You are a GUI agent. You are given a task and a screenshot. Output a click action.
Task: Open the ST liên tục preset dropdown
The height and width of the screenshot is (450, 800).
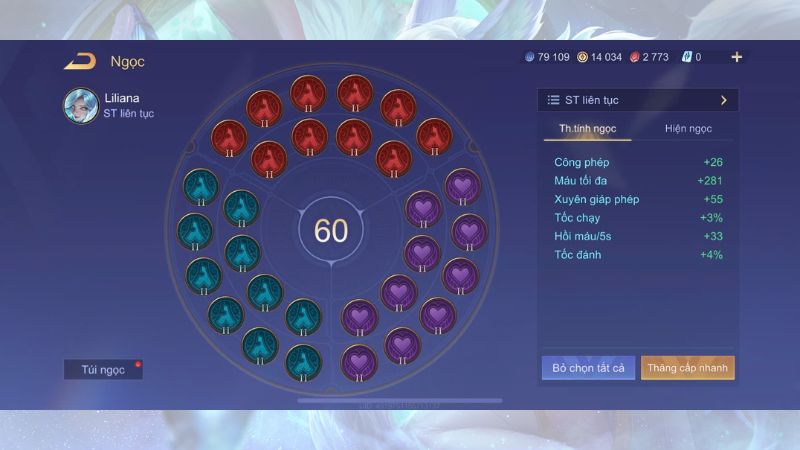(637, 100)
